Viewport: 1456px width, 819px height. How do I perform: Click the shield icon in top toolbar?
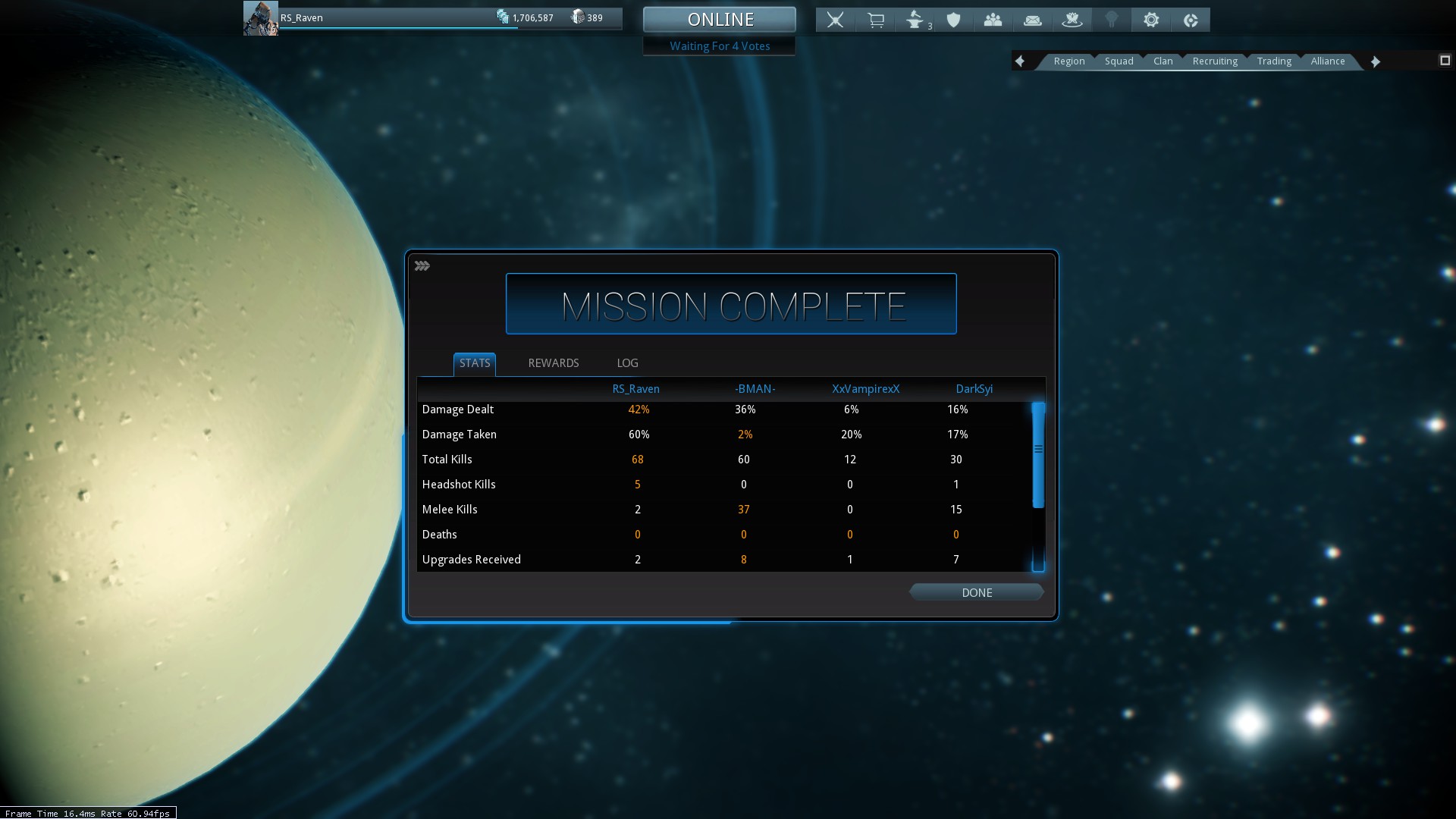pos(954,20)
